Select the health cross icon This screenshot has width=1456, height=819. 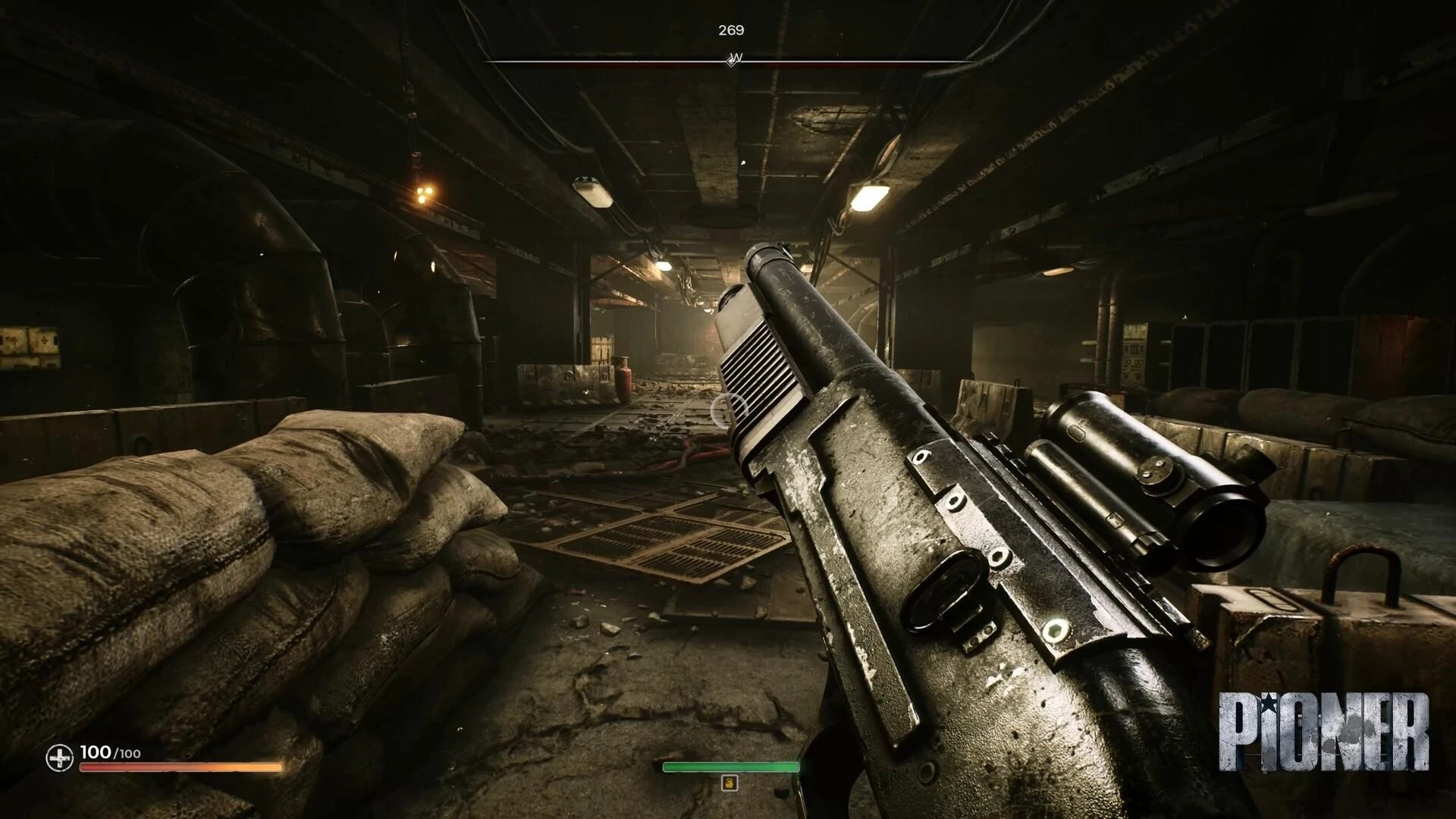pyautogui.click(x=59, y=757)
